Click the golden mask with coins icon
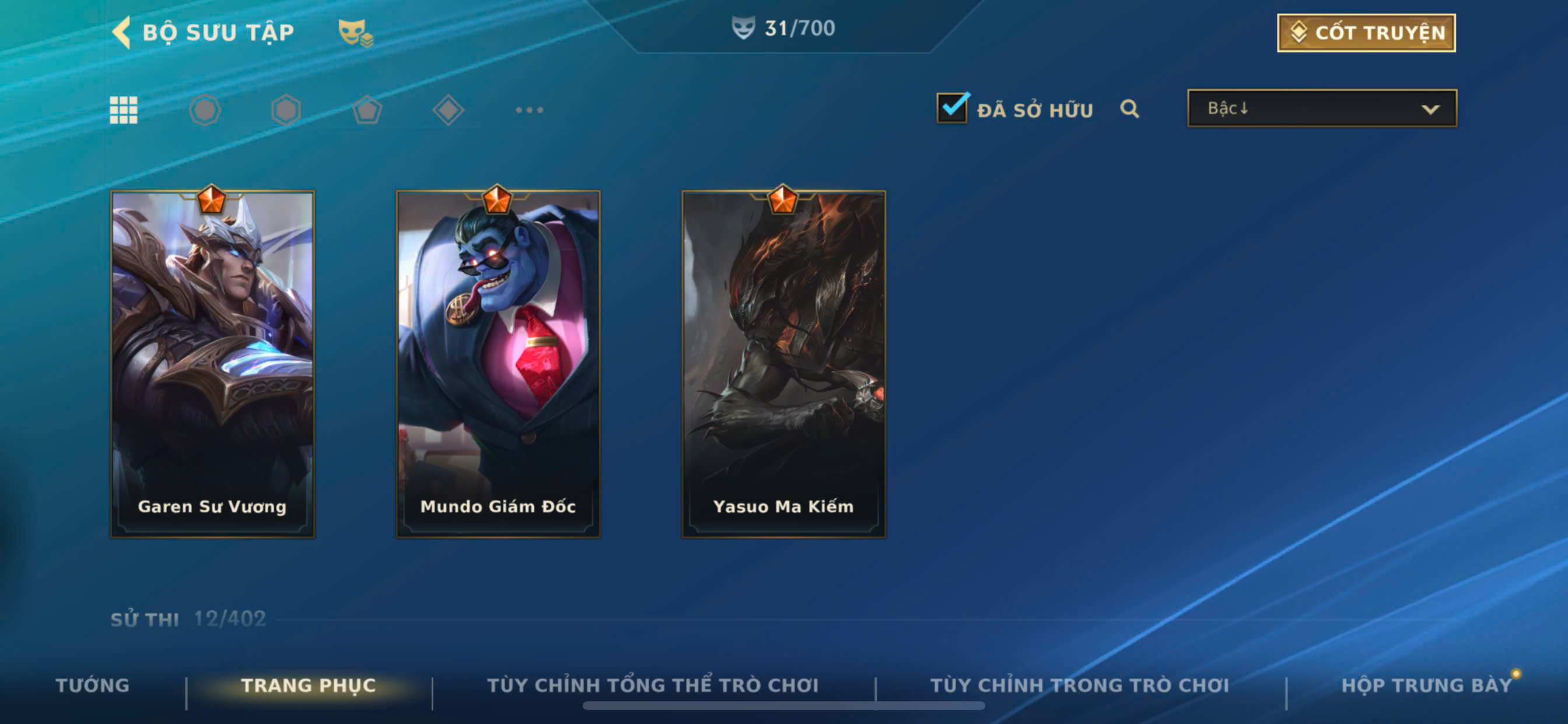Viewport: 1568px width, 724px height. [355, 32]
